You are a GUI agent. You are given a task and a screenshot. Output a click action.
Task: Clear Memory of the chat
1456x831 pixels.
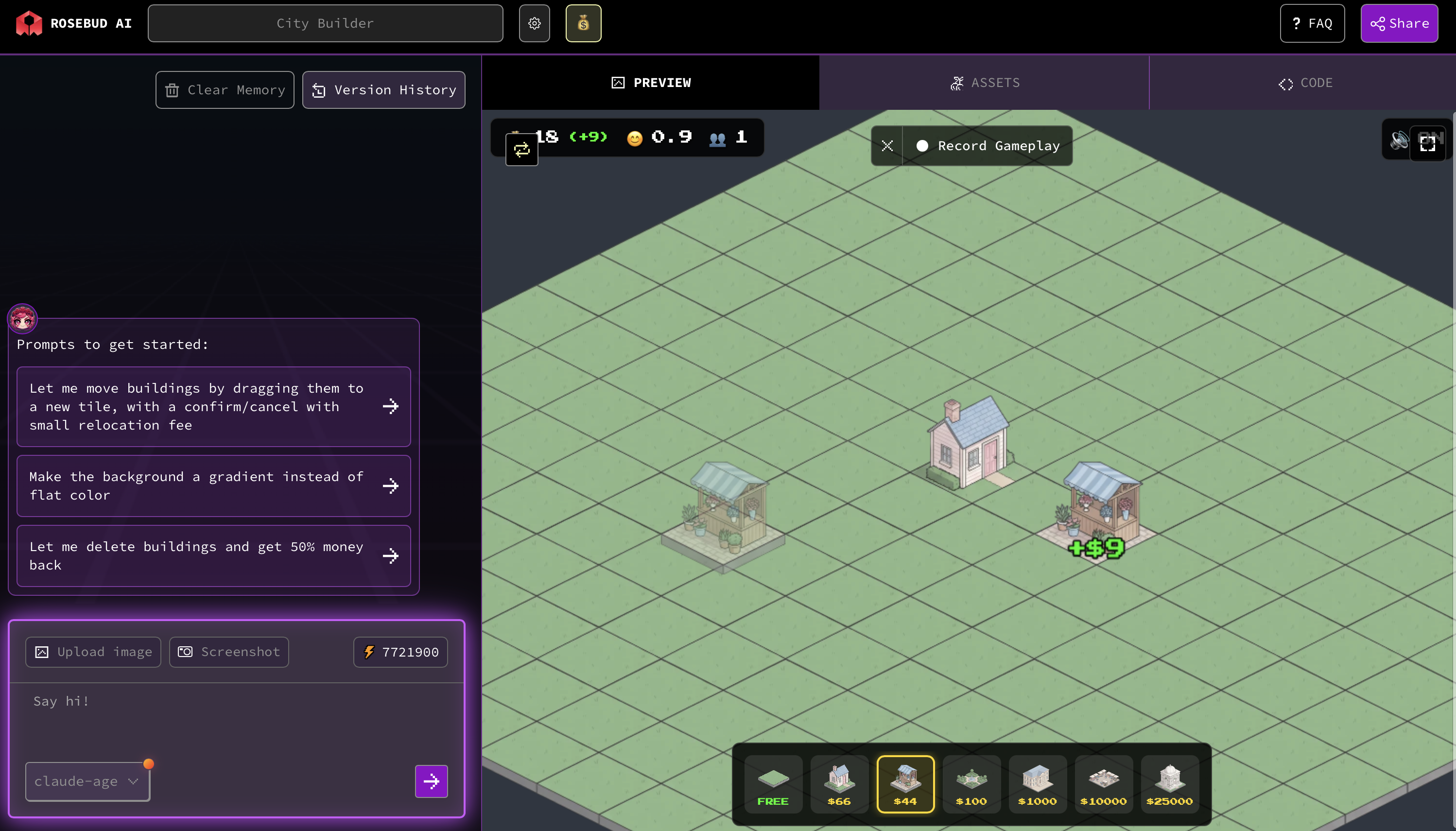point(225,90)
